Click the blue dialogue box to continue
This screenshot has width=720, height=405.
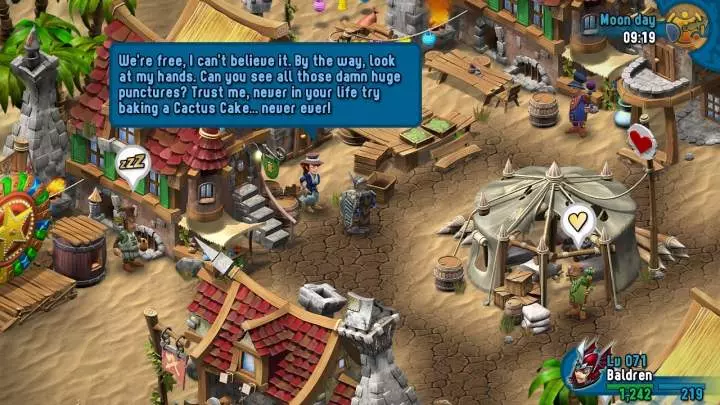pos(264,84)
